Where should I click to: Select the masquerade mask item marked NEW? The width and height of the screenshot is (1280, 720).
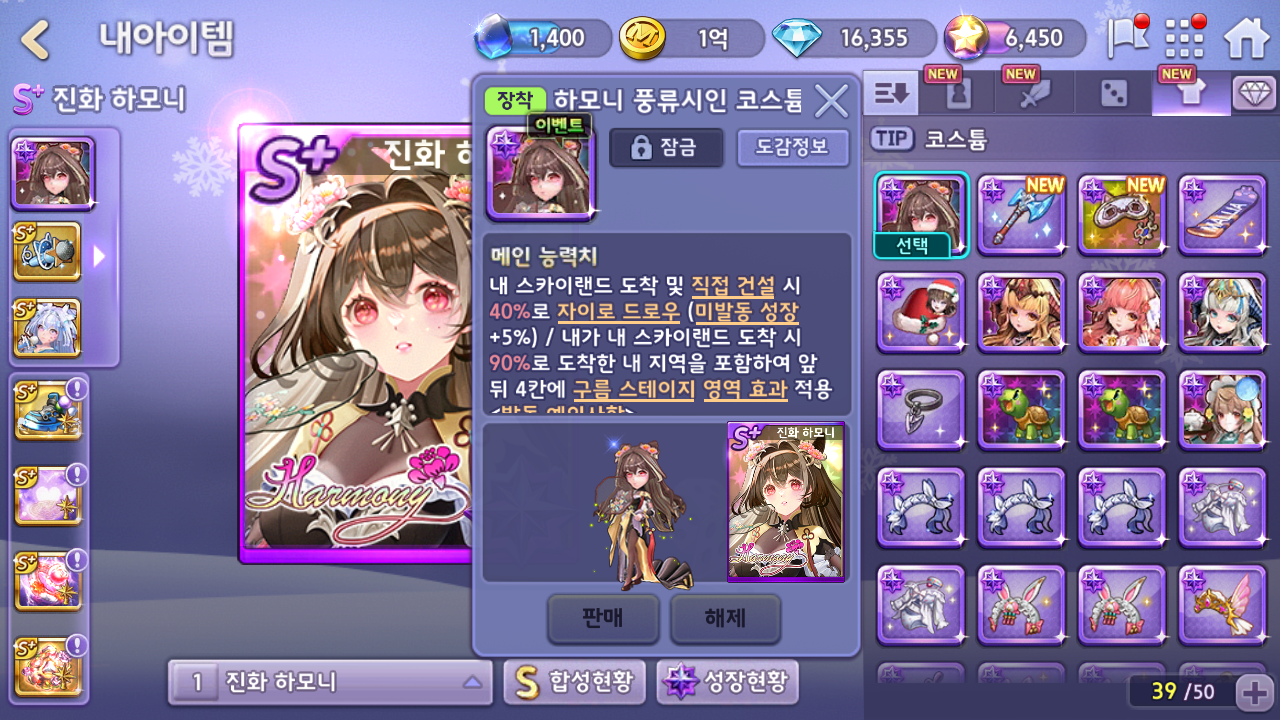click(x=1121, y=214)
